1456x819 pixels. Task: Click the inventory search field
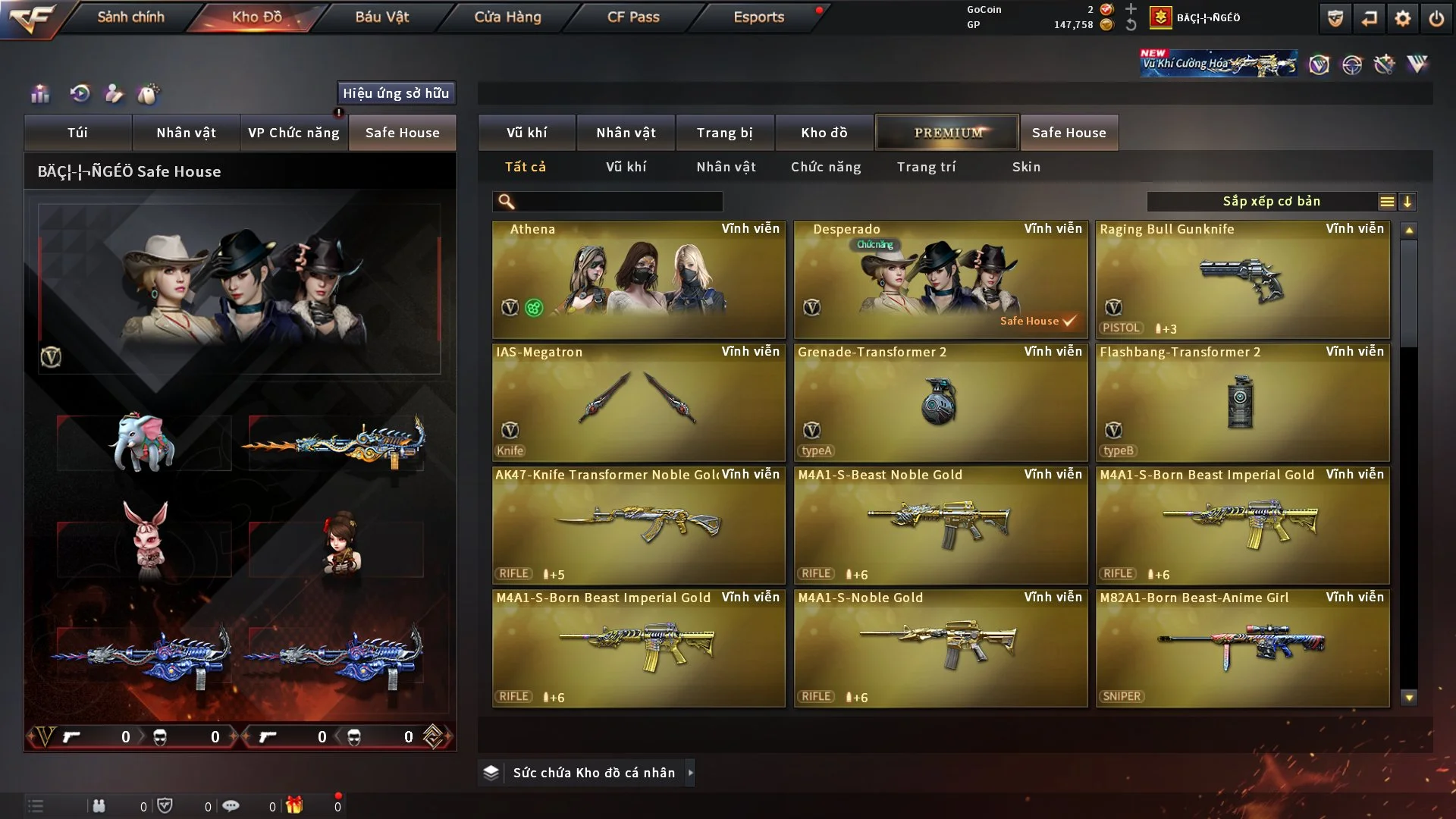[x=618, y=202]
